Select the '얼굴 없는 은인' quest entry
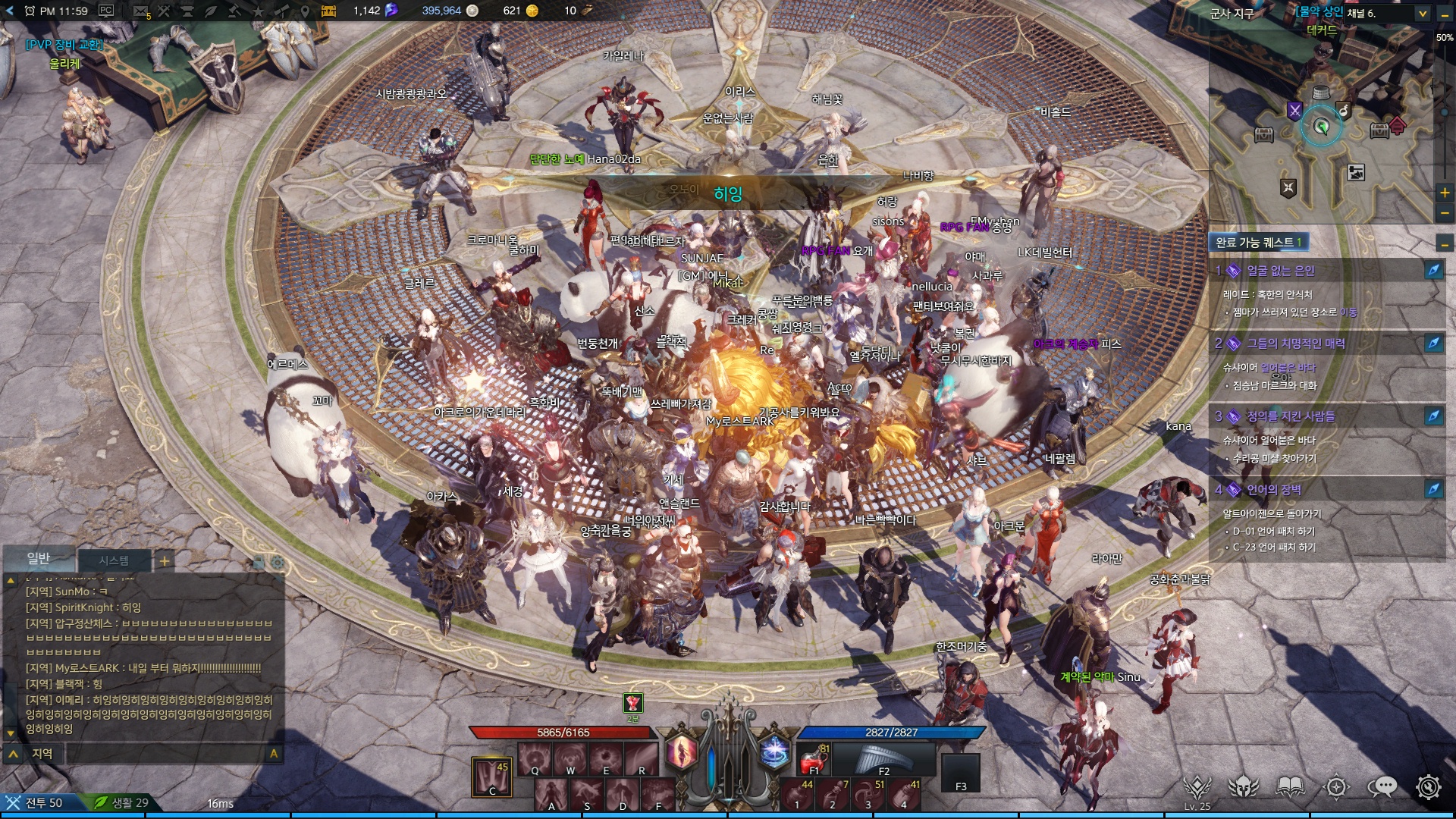1456x819 pixels. 1280,271
